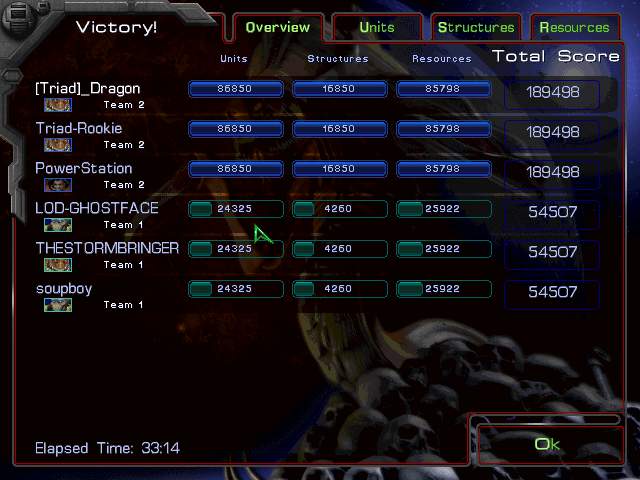Choose the Triad-Rookie player row
Screen dimensions: 640x480
point(79,129)
